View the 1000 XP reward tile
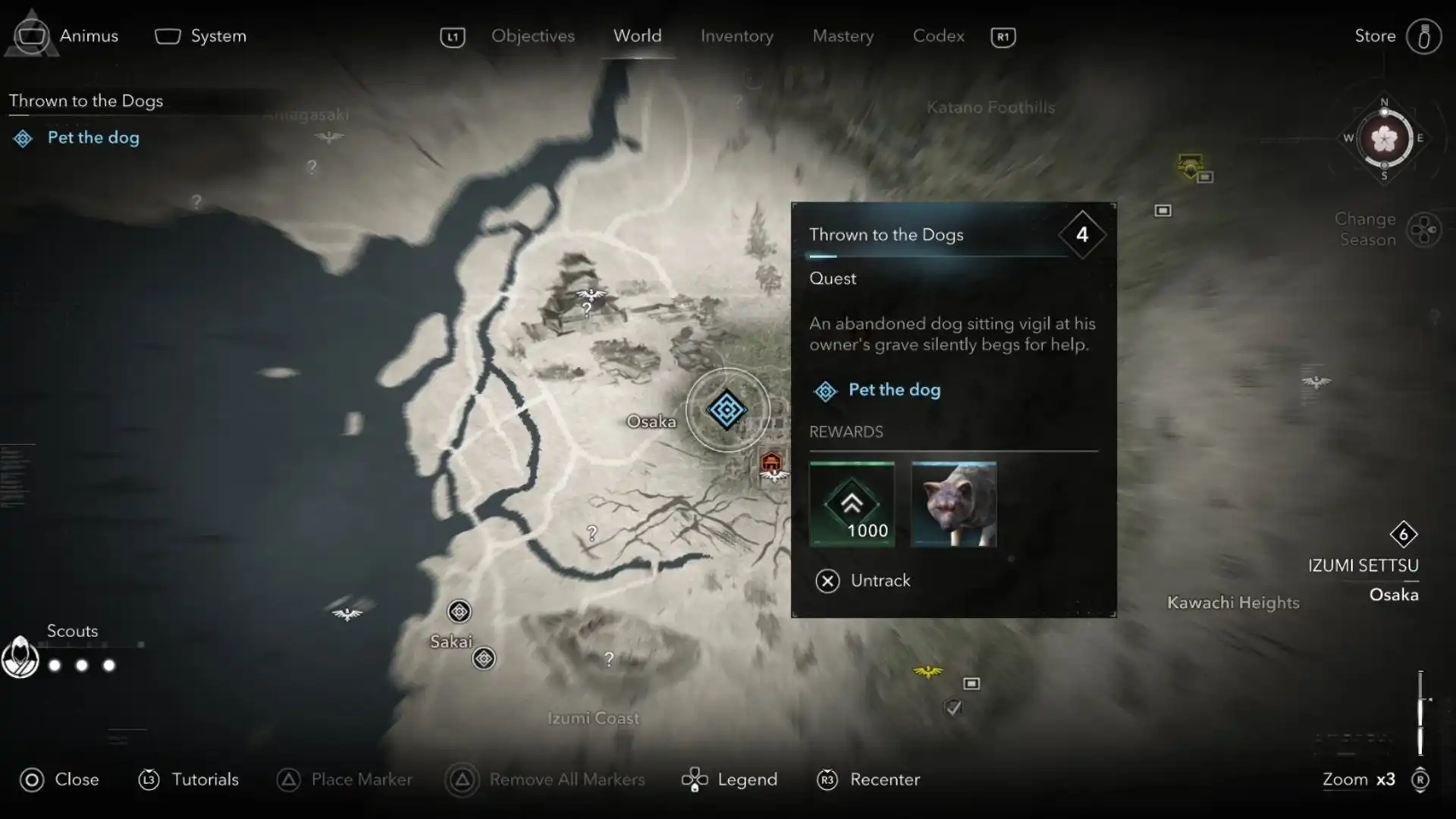 pyautogui.click(x=852, y=504)
